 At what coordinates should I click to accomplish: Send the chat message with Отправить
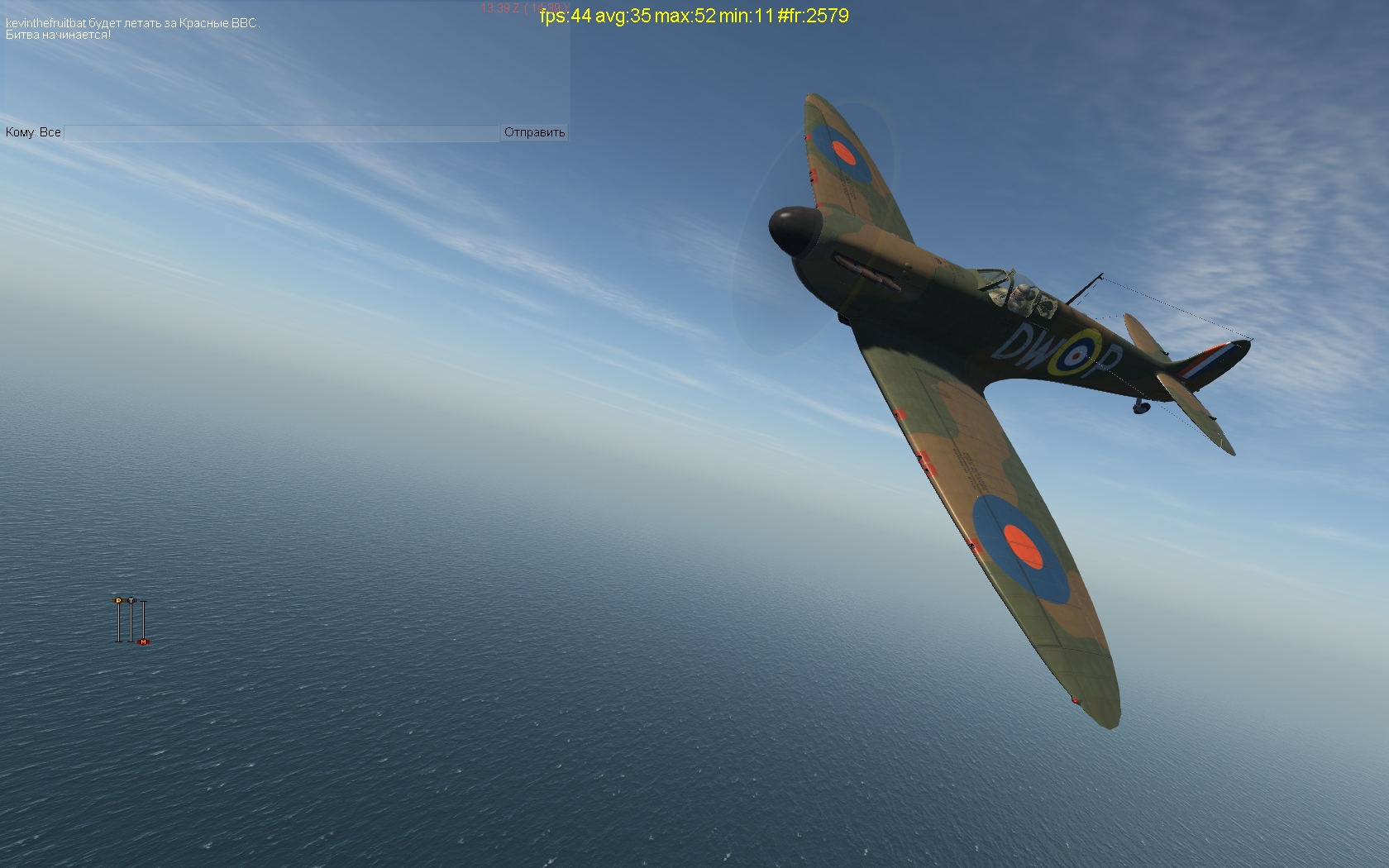(534, 132)
